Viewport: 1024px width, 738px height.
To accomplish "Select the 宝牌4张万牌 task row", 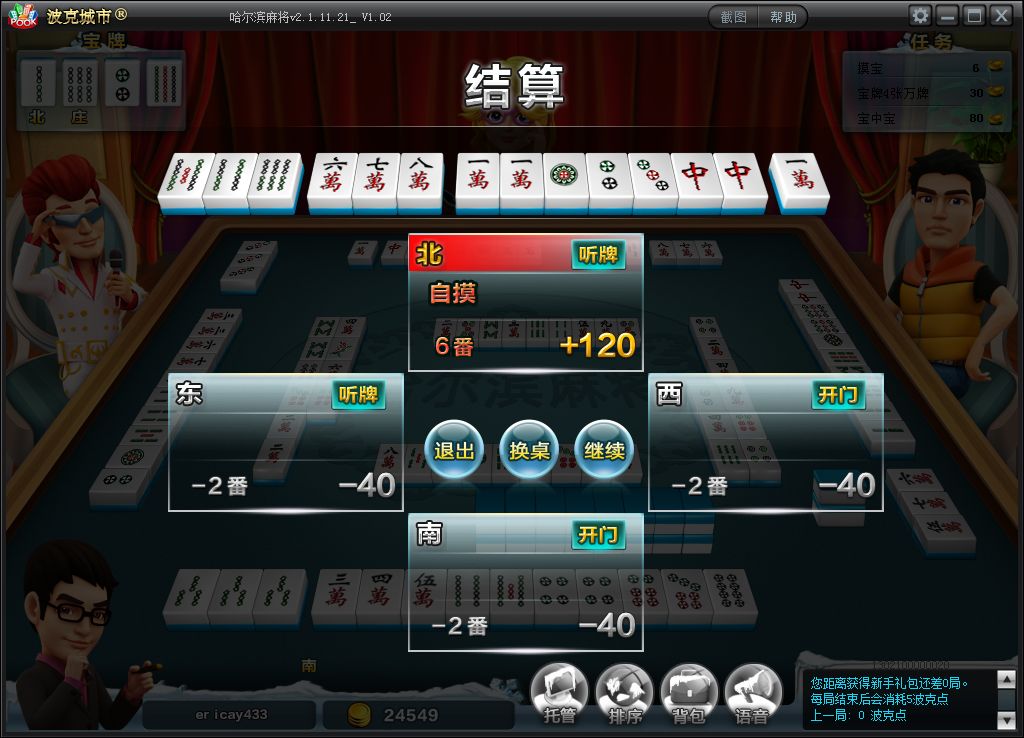I will [920, 93].
